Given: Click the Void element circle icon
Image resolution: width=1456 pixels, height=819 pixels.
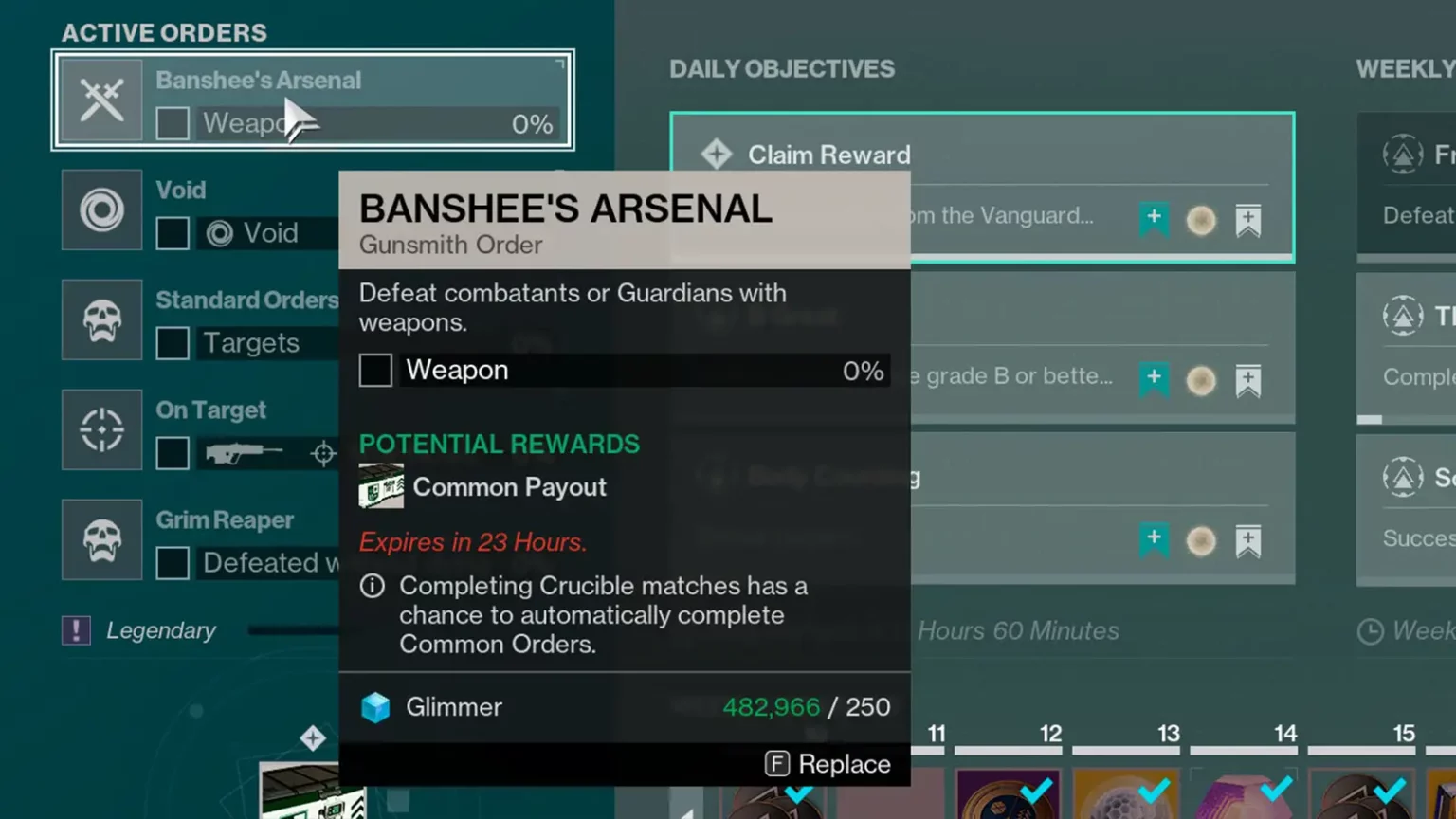Looking at the screenshot, I should (101, 210).
